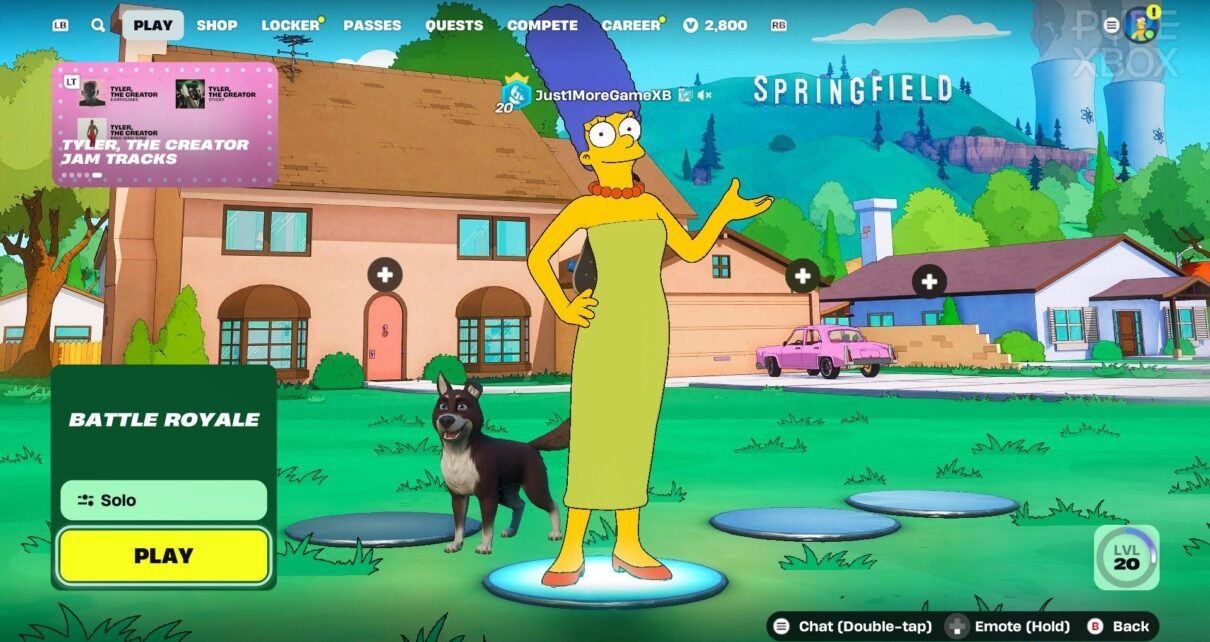Open the V-Bucks balance showing 2,800
This screenshot has height=642, width=1210.
tap(716, 25)
